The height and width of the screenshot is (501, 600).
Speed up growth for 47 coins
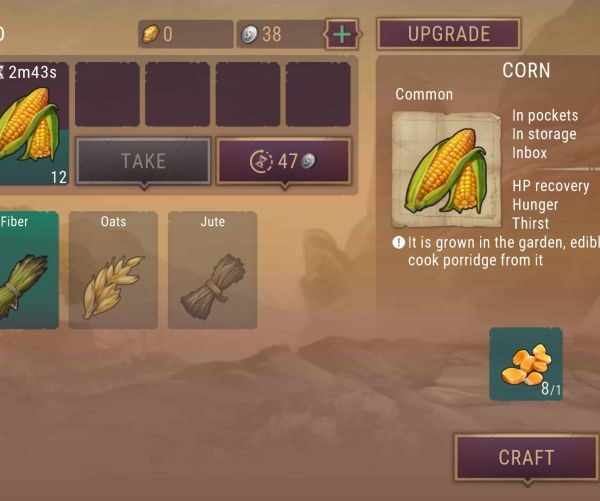point(284,161)
